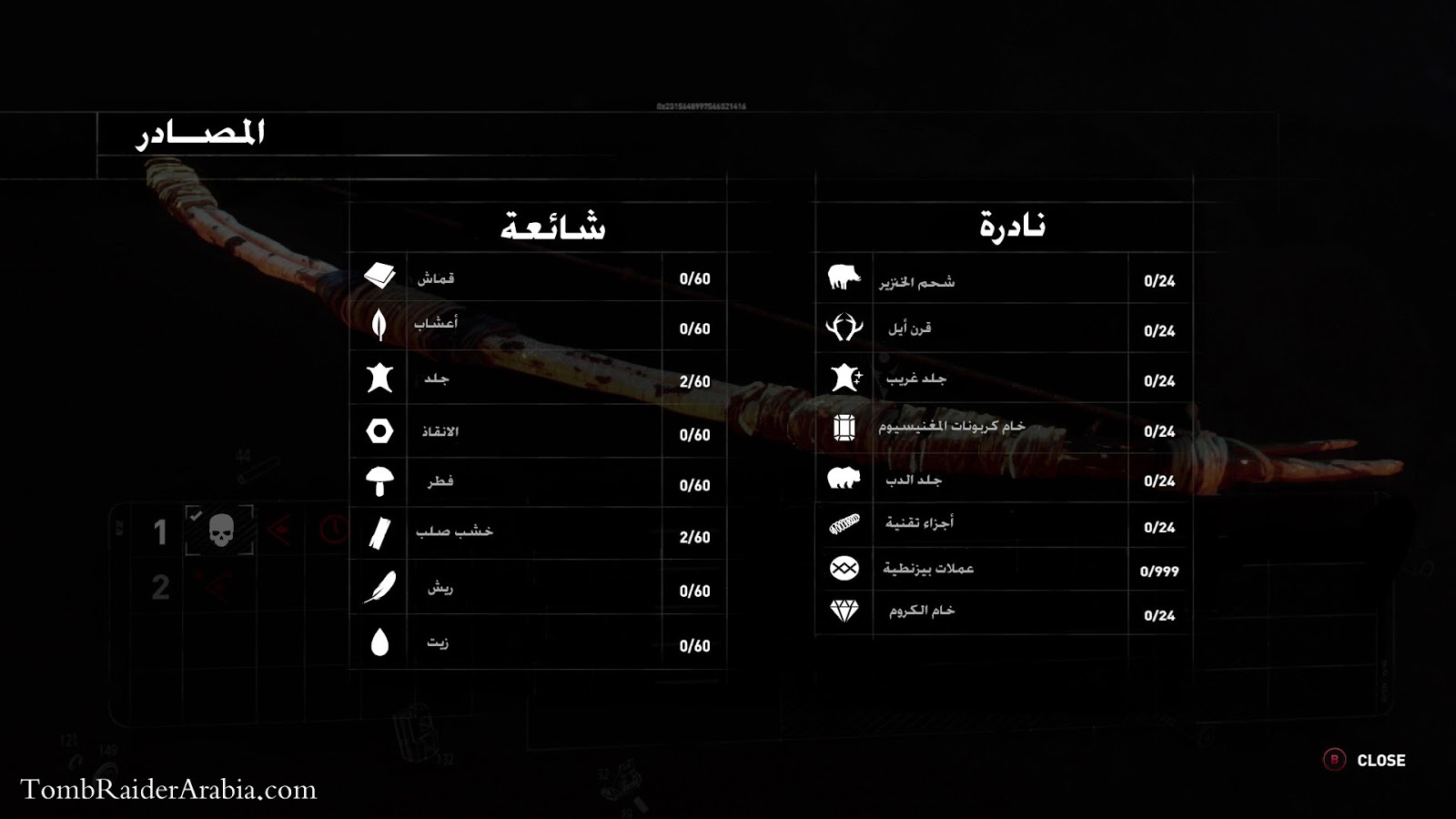Click the feather icon next to ريش

click(x=379, y=589)
